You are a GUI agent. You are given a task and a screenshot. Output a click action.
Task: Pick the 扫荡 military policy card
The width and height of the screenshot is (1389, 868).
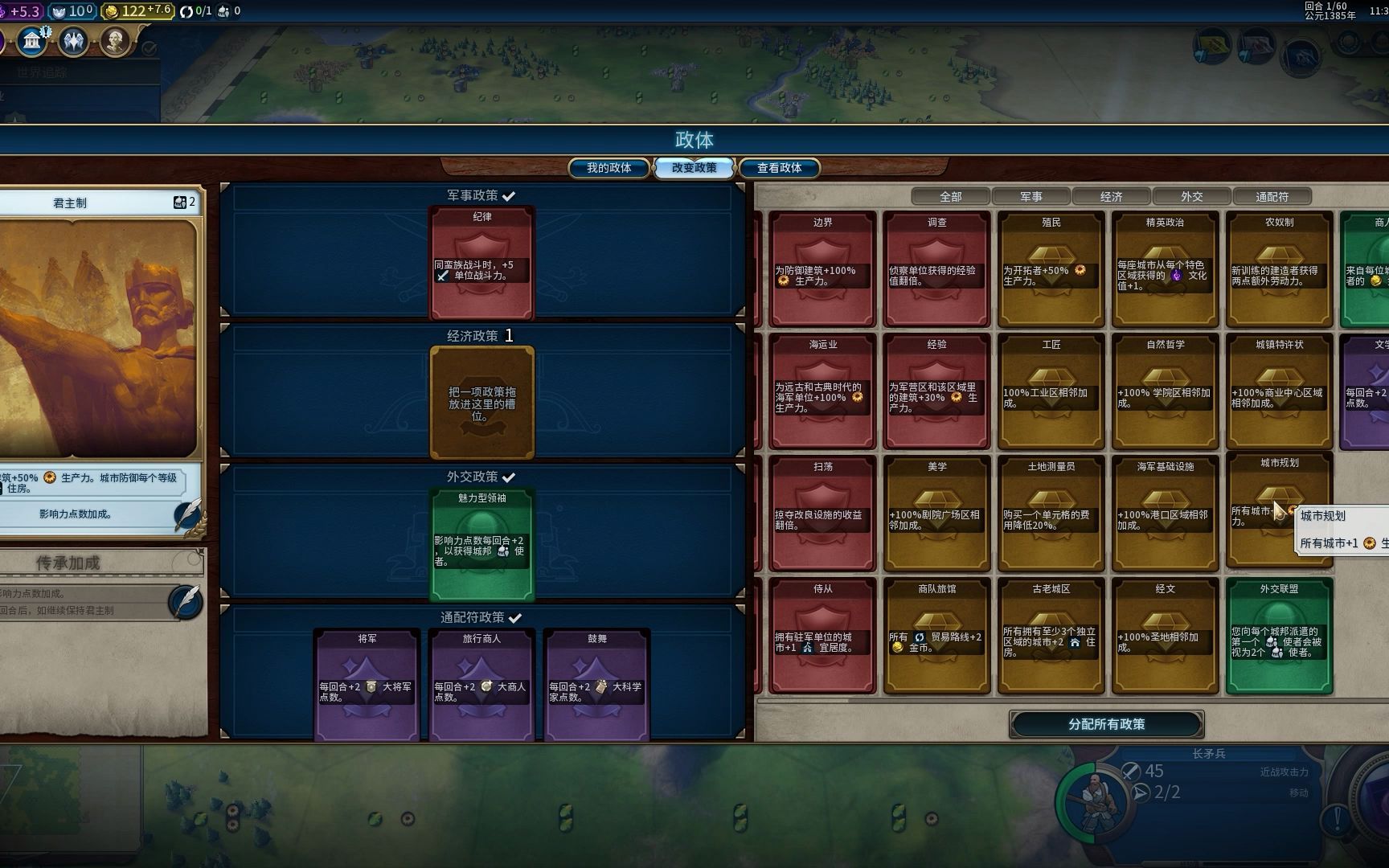coord(822,513)
